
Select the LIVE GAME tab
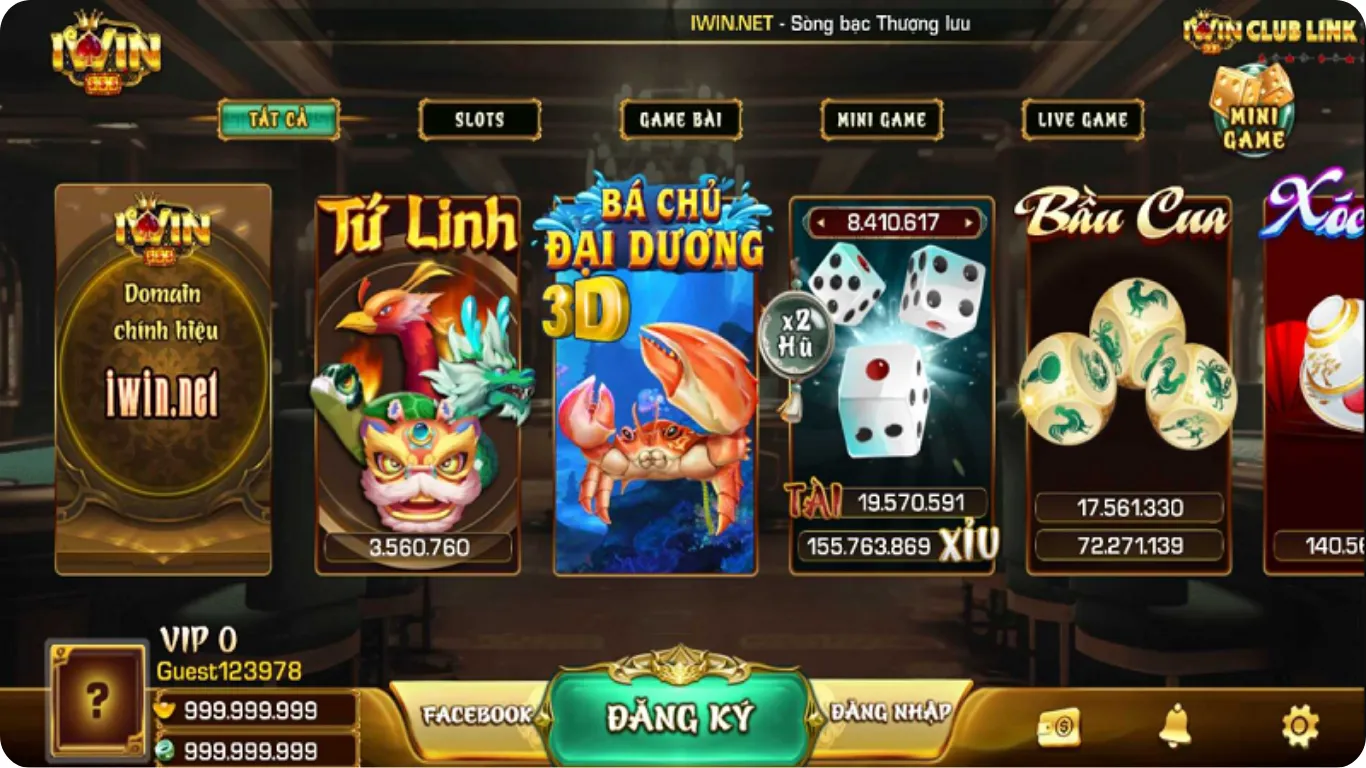(x=1083, y=119)
